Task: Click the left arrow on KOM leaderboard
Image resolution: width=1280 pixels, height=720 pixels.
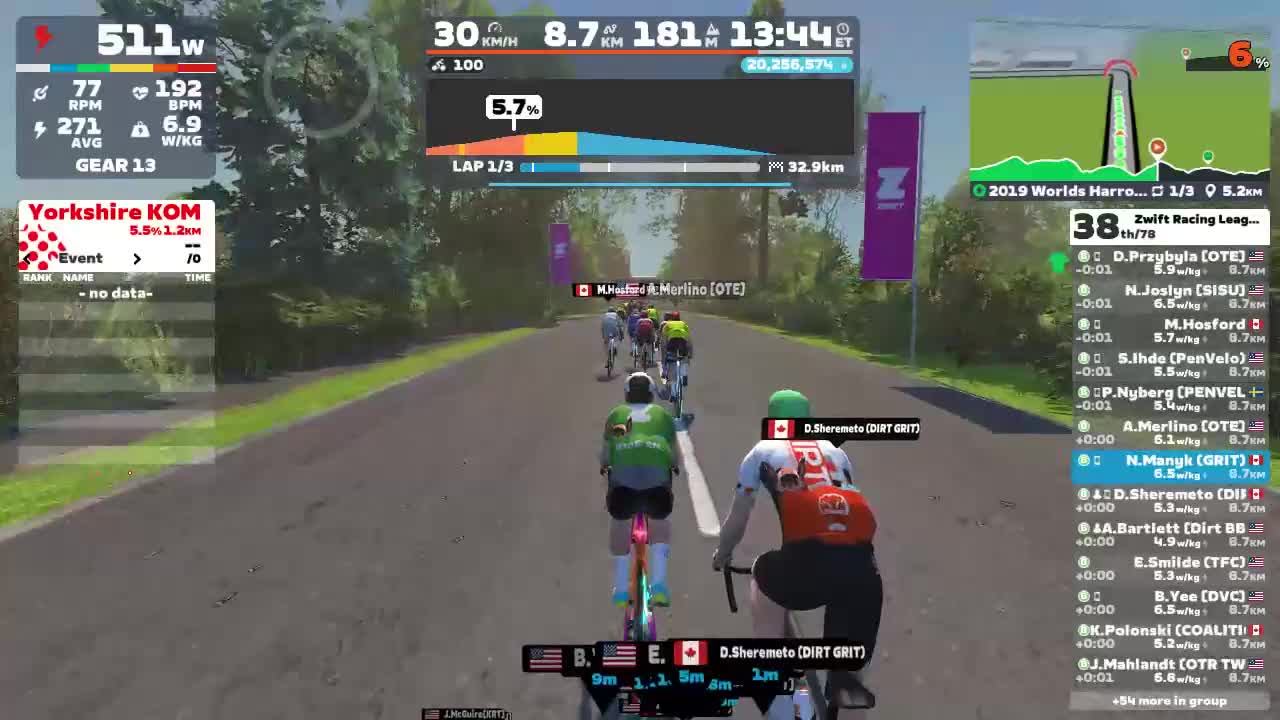Action: (x=25, y=258)
